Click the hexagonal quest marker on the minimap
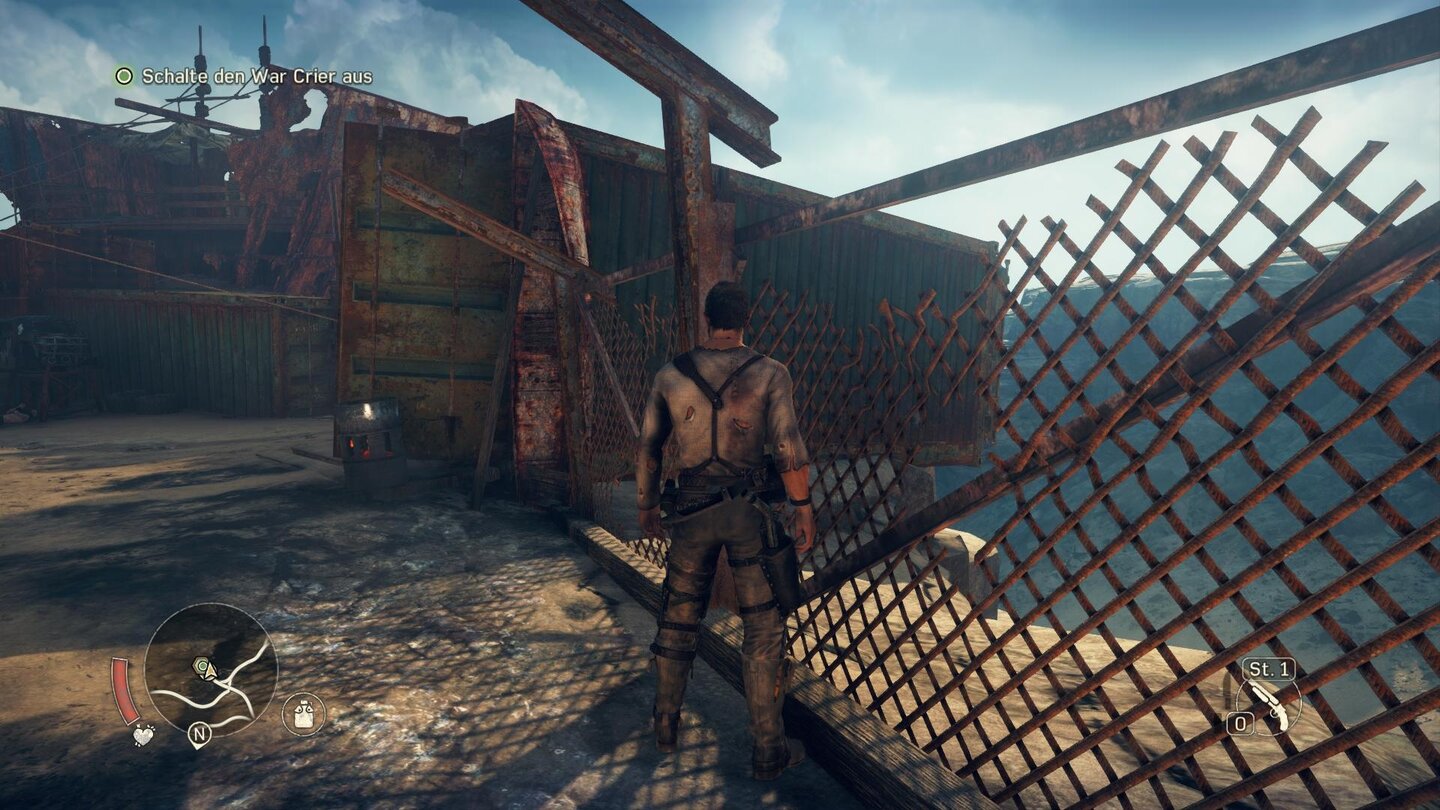This screenshot has height=810, width=1440. (x=200, y=665)
